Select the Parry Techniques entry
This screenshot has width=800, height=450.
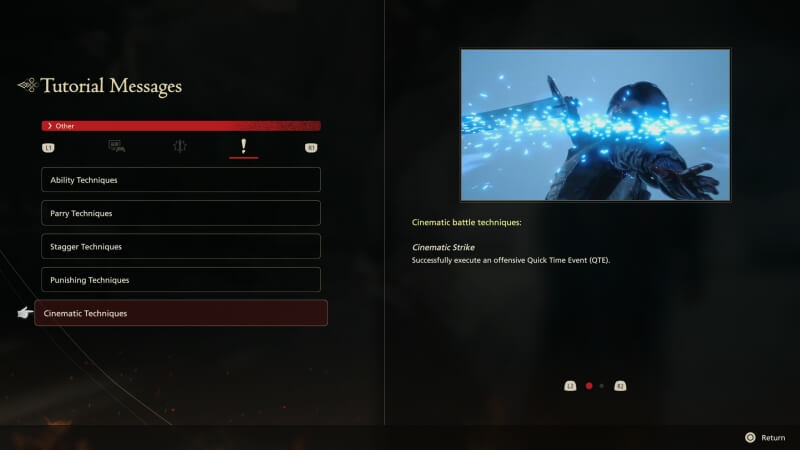coord(180,213)
